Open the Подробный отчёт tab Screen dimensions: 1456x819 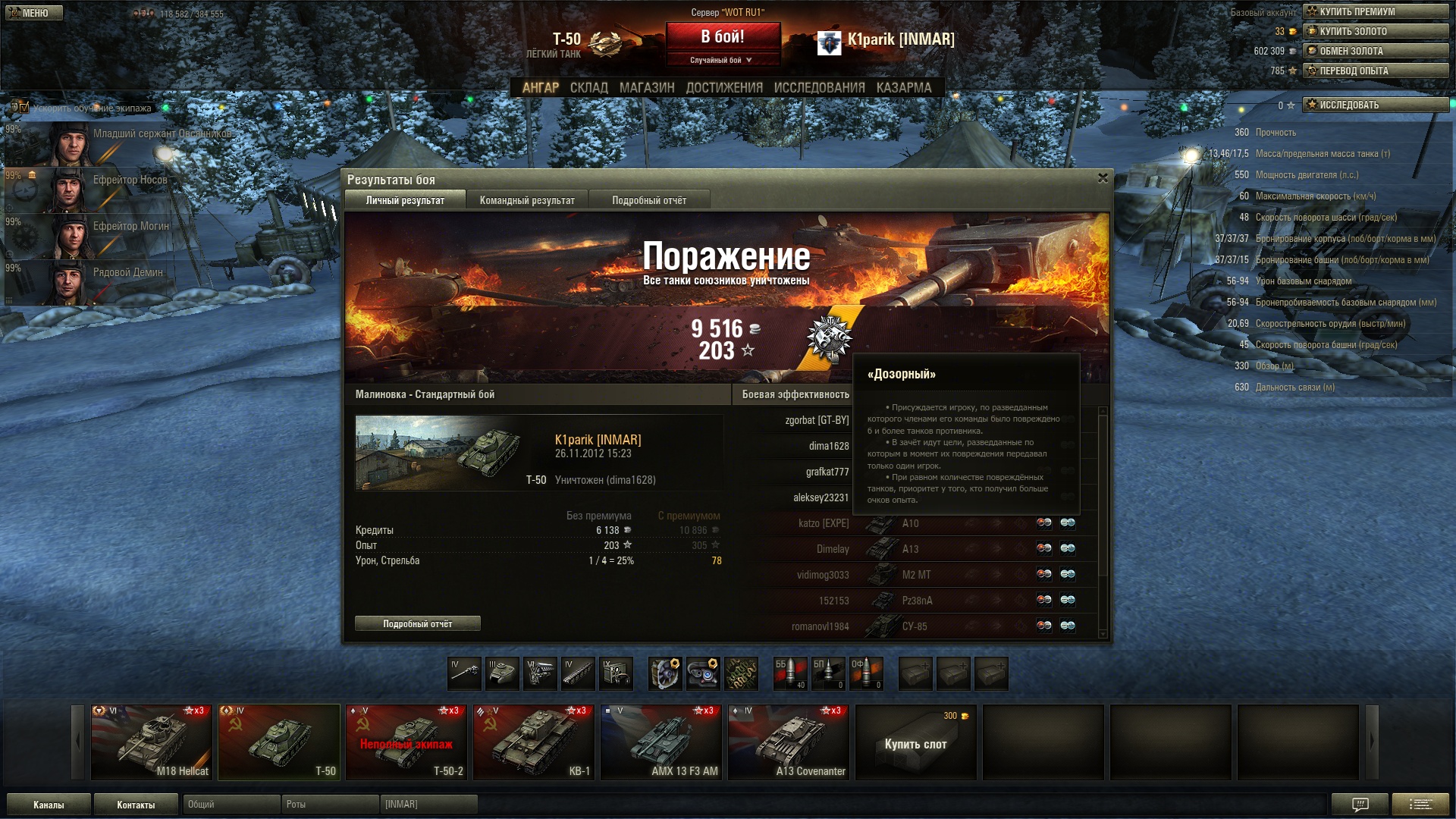pyautogui.click(x=649, y=200)
